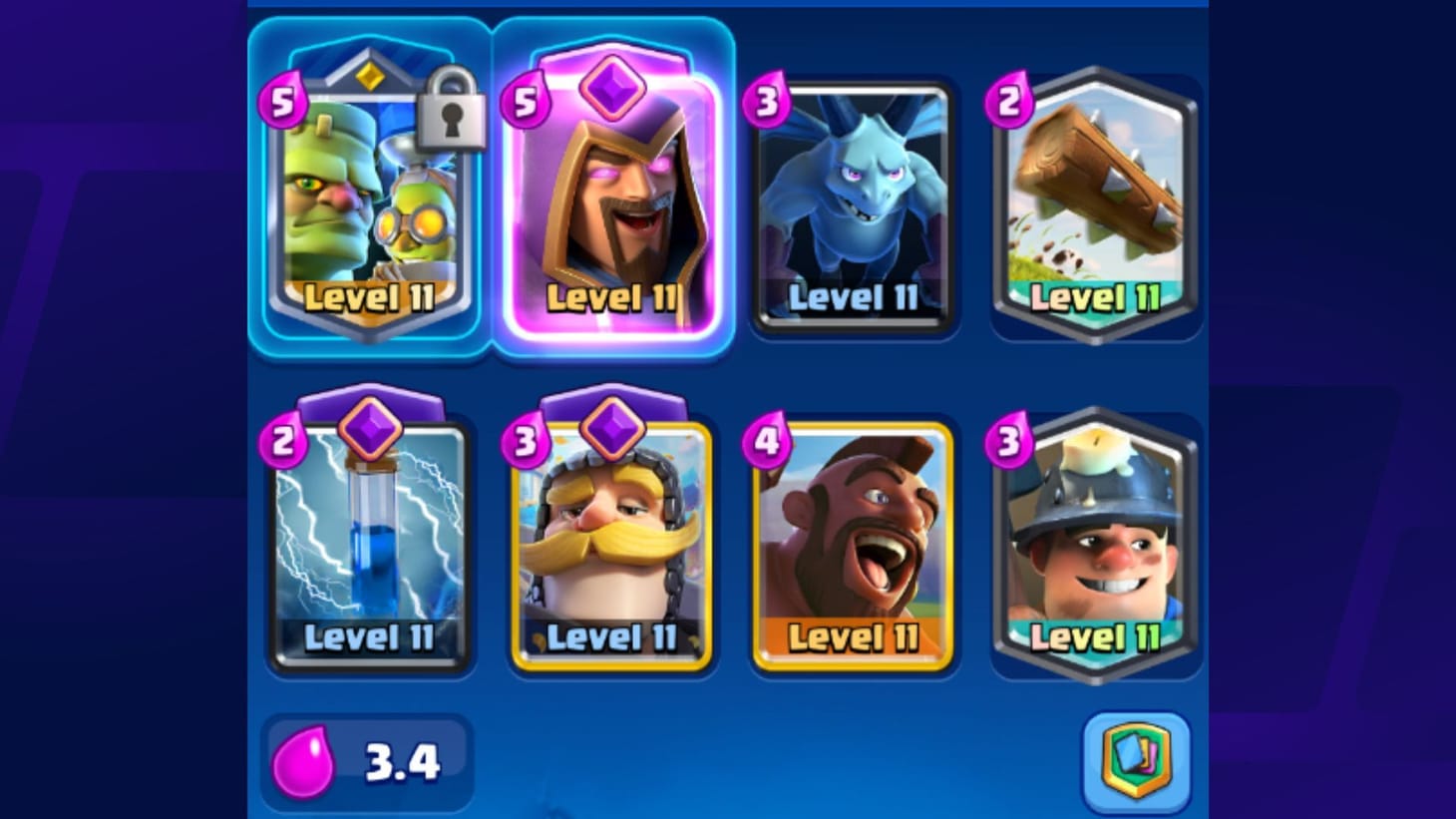1456x819 pixels.
Task: Click the pink elixir droplet icon
Action: pos(306,760)
